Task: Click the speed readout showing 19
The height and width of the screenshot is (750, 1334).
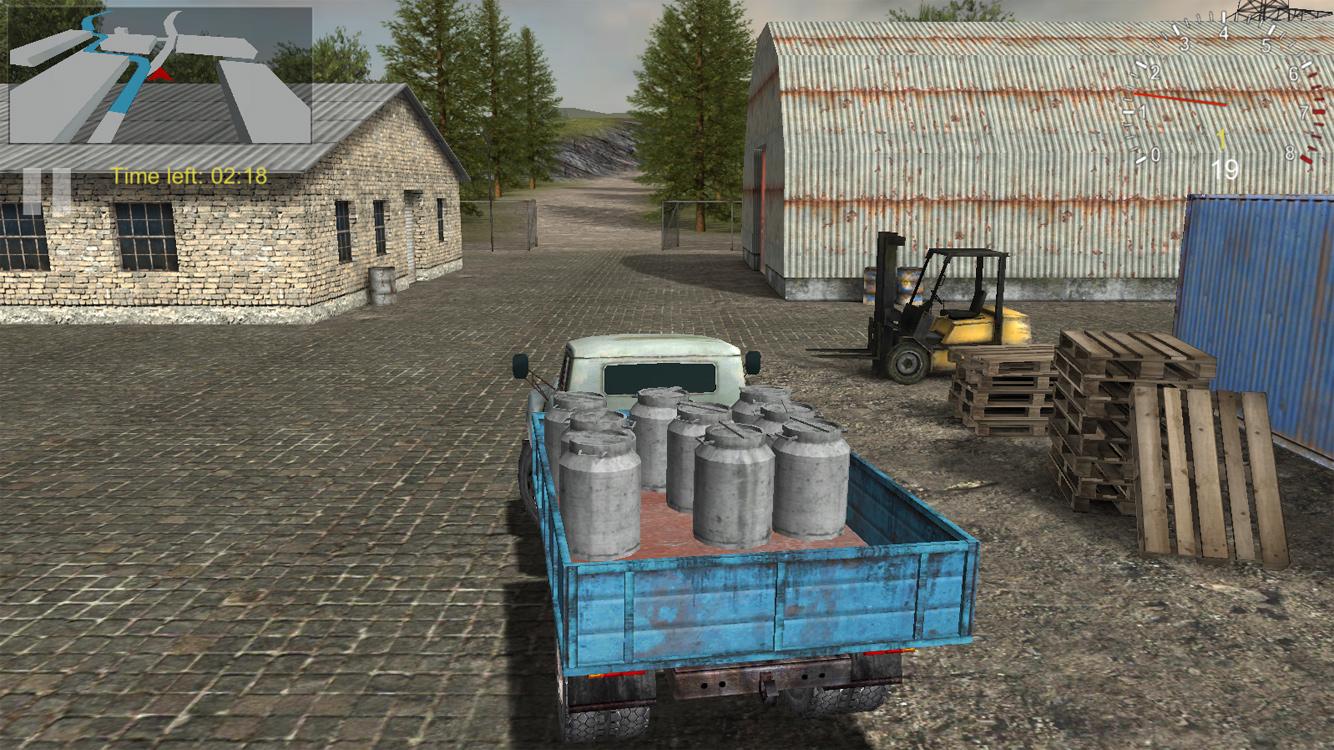Action: point(1226,168)
